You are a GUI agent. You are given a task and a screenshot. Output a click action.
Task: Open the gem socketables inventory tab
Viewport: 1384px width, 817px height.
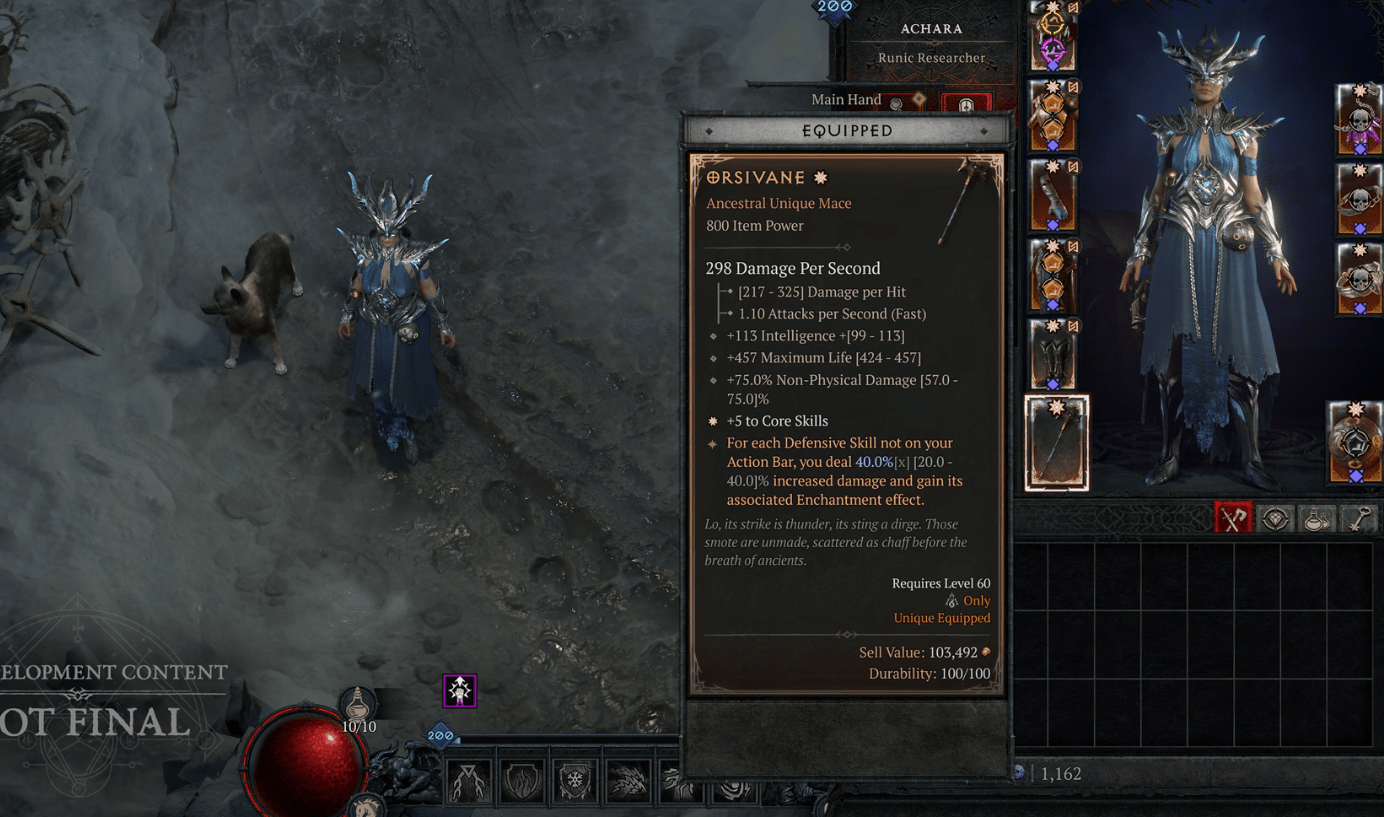click(1275, 518)
